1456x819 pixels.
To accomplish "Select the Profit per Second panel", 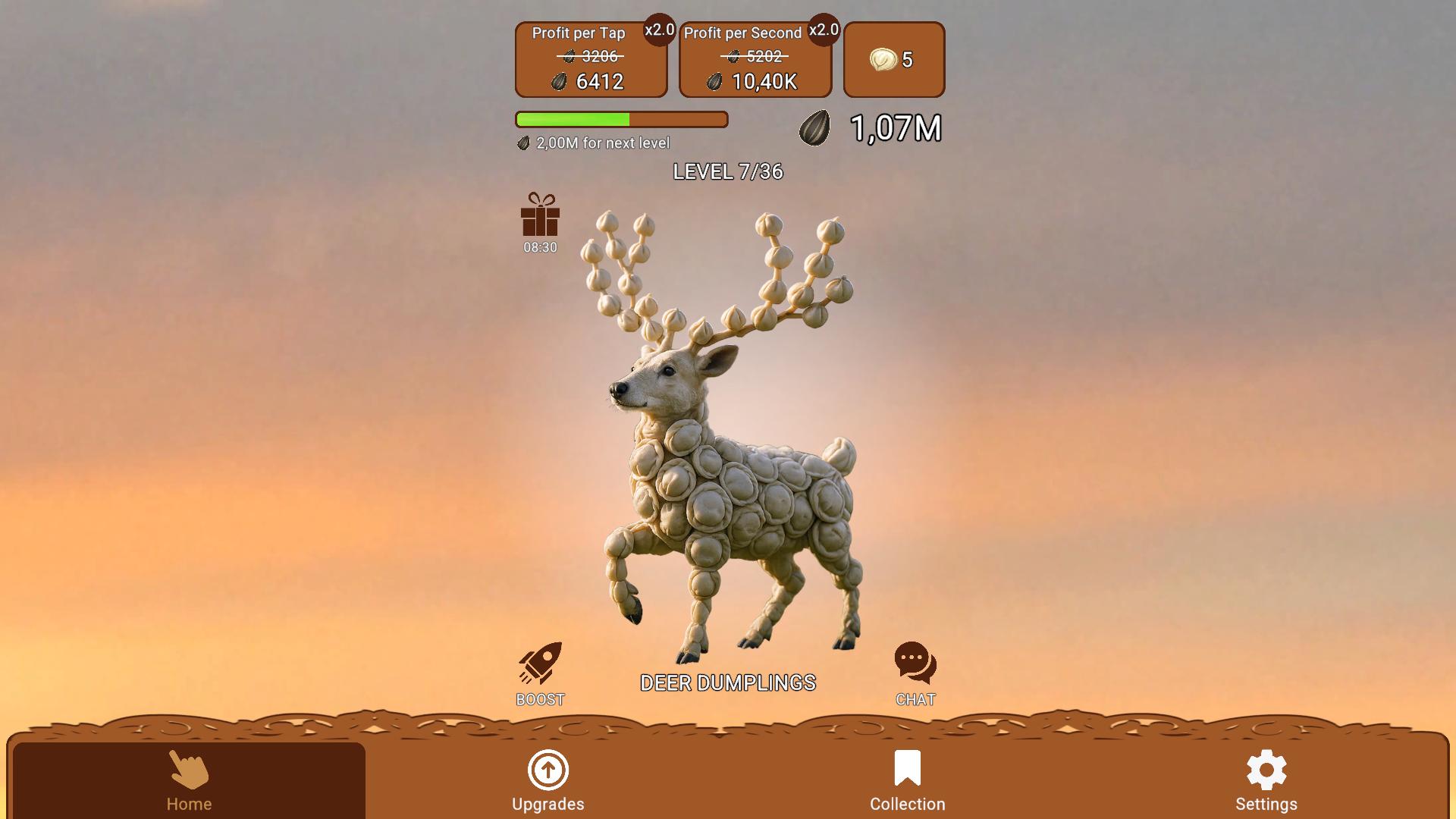I will coord(755,59).
